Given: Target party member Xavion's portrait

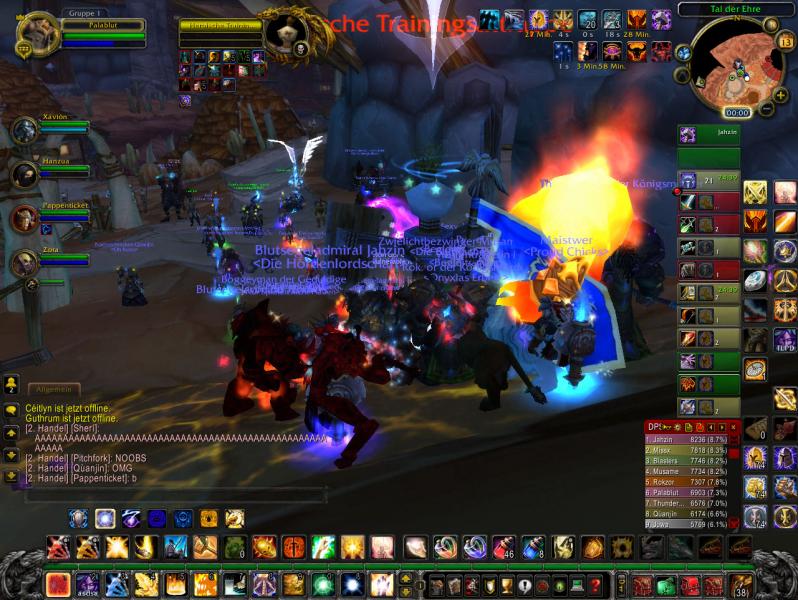Looking at the screenshot, I should pyautogui.click(x=24, y=130).
